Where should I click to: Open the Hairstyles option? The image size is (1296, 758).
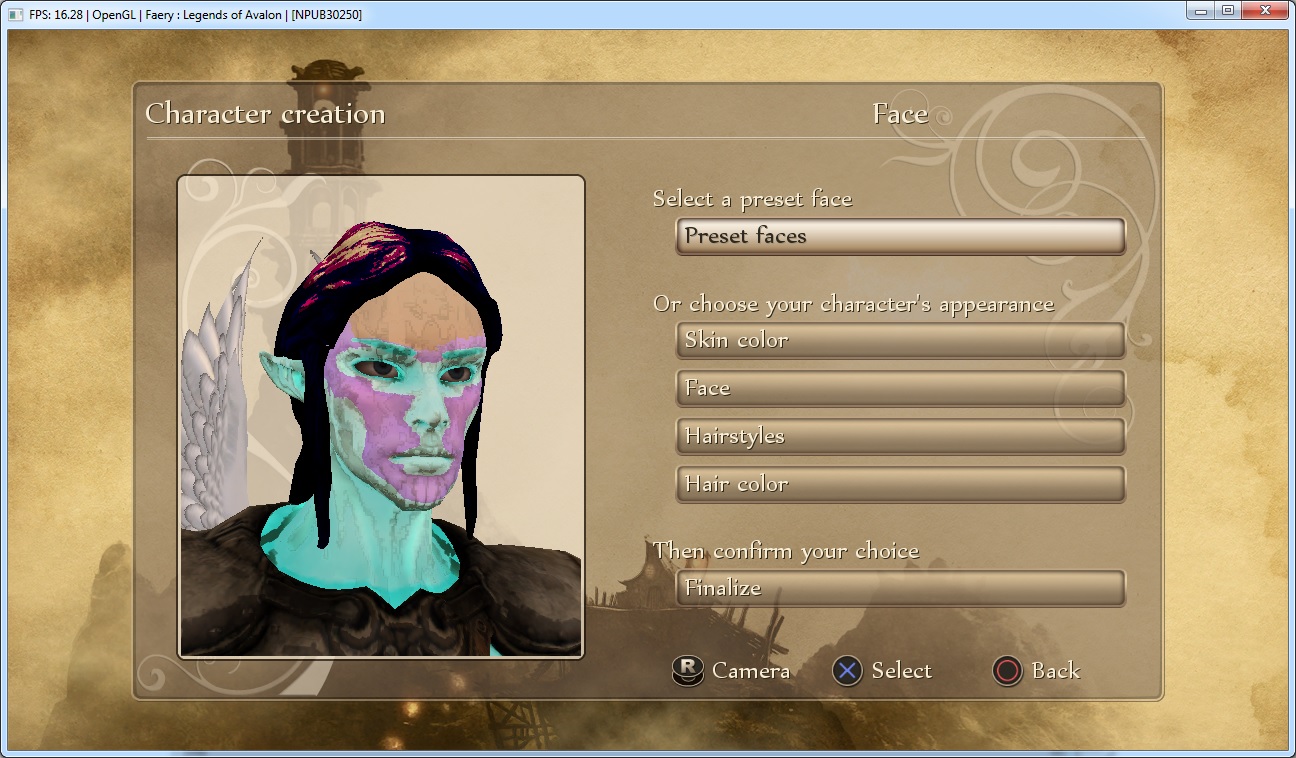coord(900,436)
